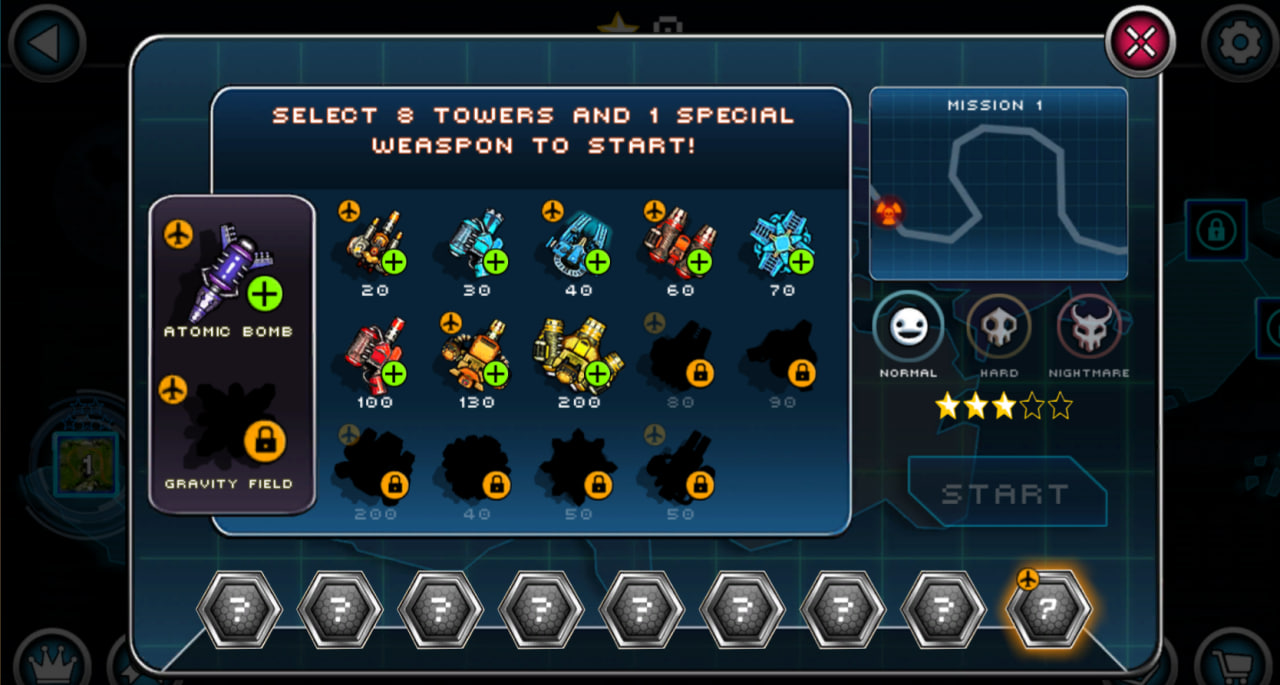Open the gear settings menu
The image size is (1280, 685).
(1240, 42)
